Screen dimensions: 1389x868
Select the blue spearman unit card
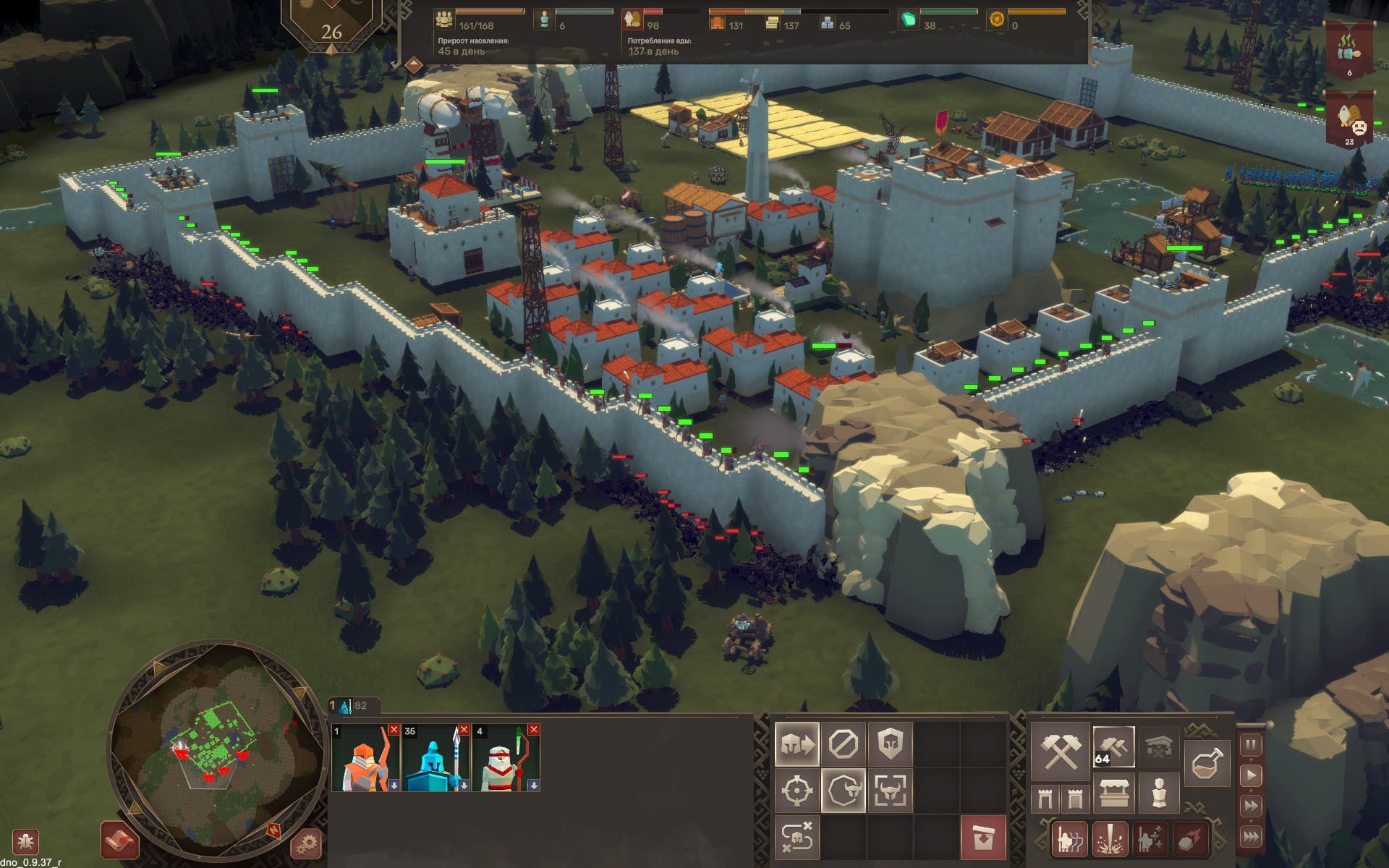(436, 758)
